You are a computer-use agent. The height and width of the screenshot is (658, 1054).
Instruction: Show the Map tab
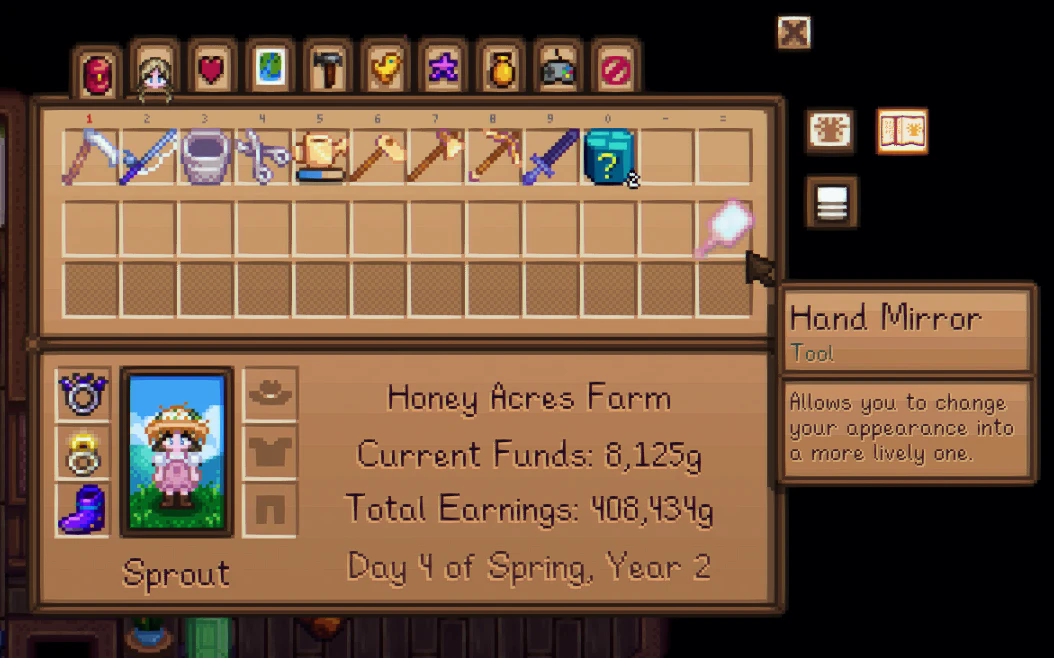[269, 70]
